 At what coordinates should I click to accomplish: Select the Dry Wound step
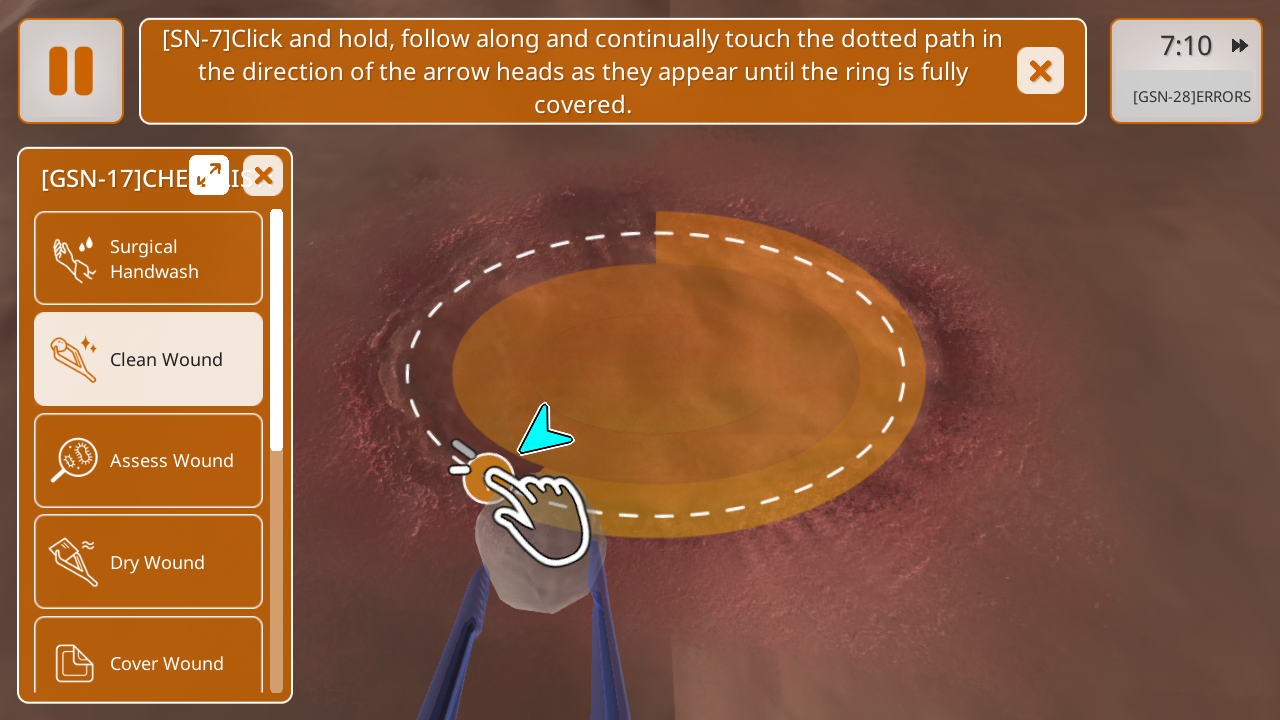149,562
